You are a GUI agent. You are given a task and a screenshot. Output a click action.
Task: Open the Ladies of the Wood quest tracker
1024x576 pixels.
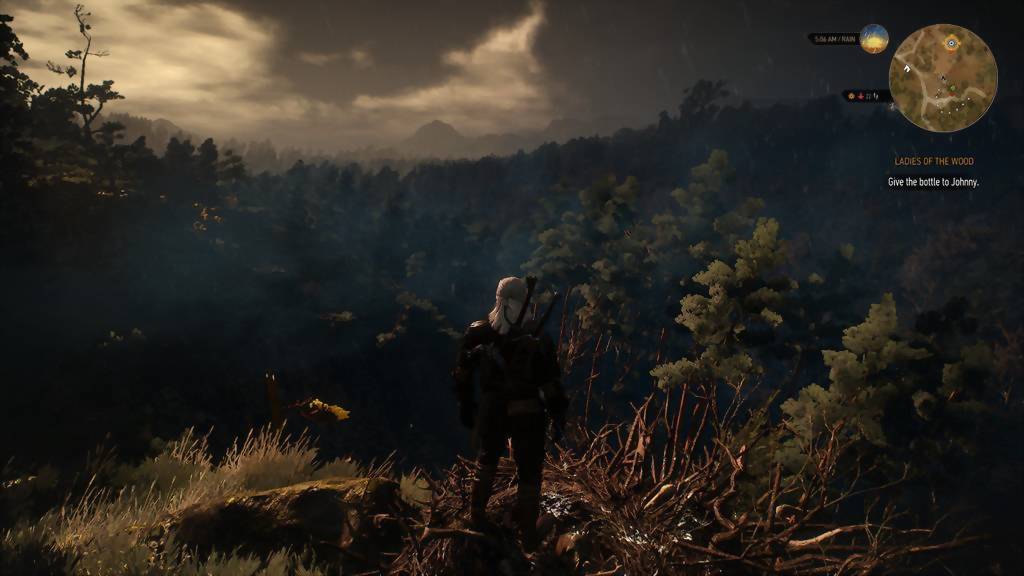point(933,161)
